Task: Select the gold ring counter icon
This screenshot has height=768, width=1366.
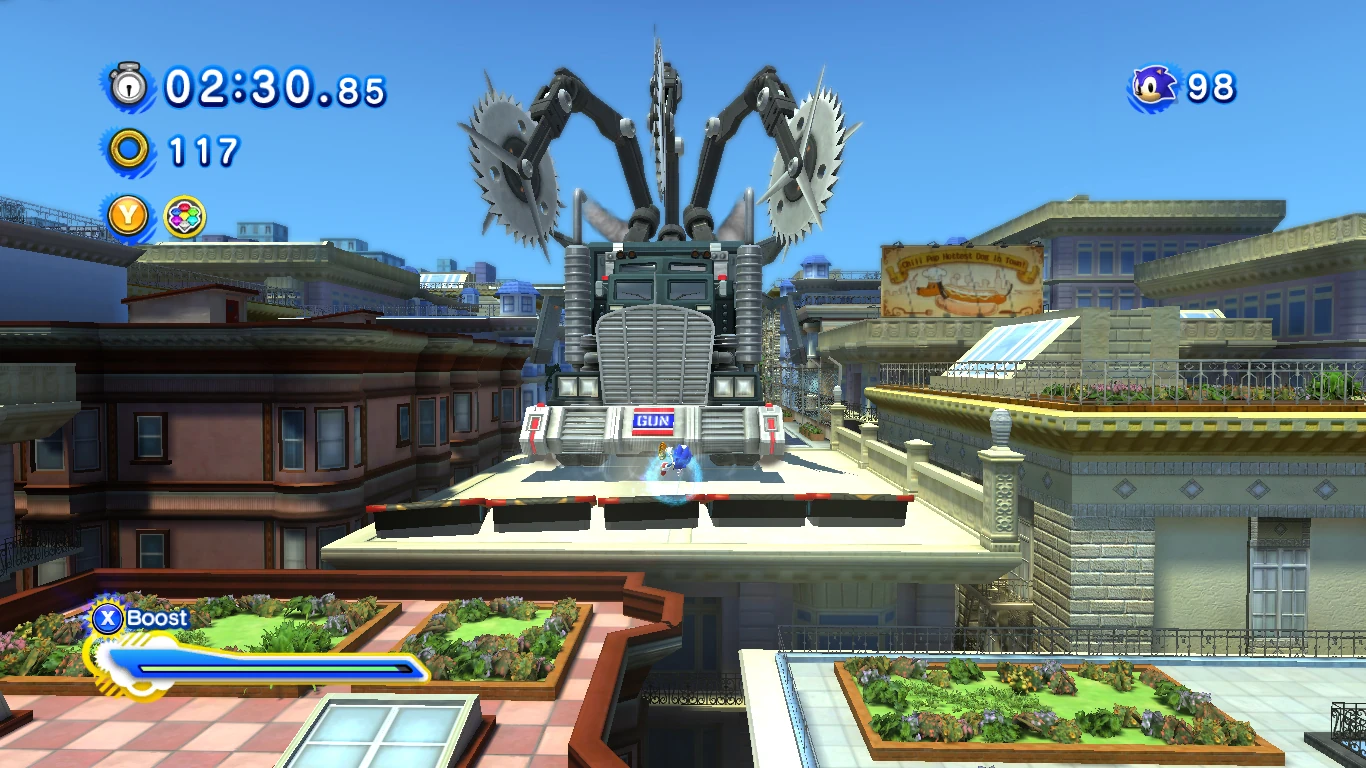Action: (x=129, y=151)
